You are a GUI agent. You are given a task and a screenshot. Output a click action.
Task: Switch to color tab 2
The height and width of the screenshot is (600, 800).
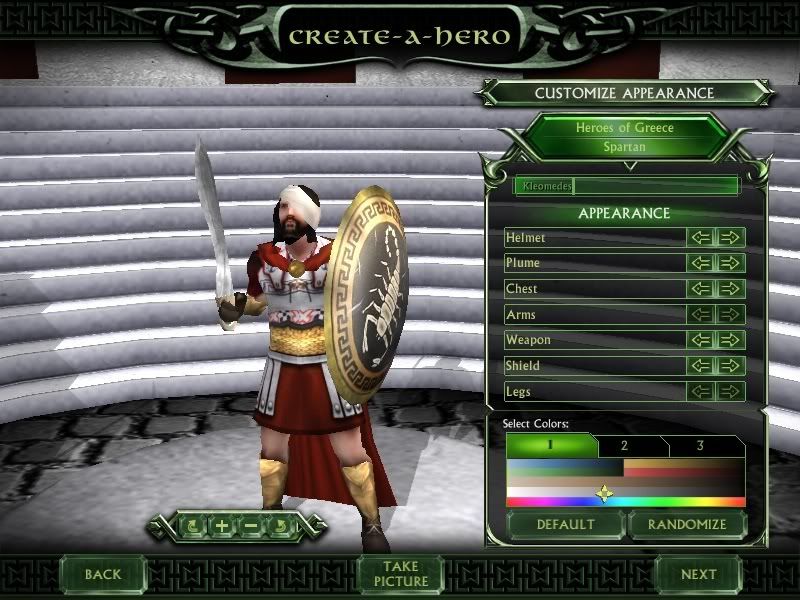coord(624,446)
